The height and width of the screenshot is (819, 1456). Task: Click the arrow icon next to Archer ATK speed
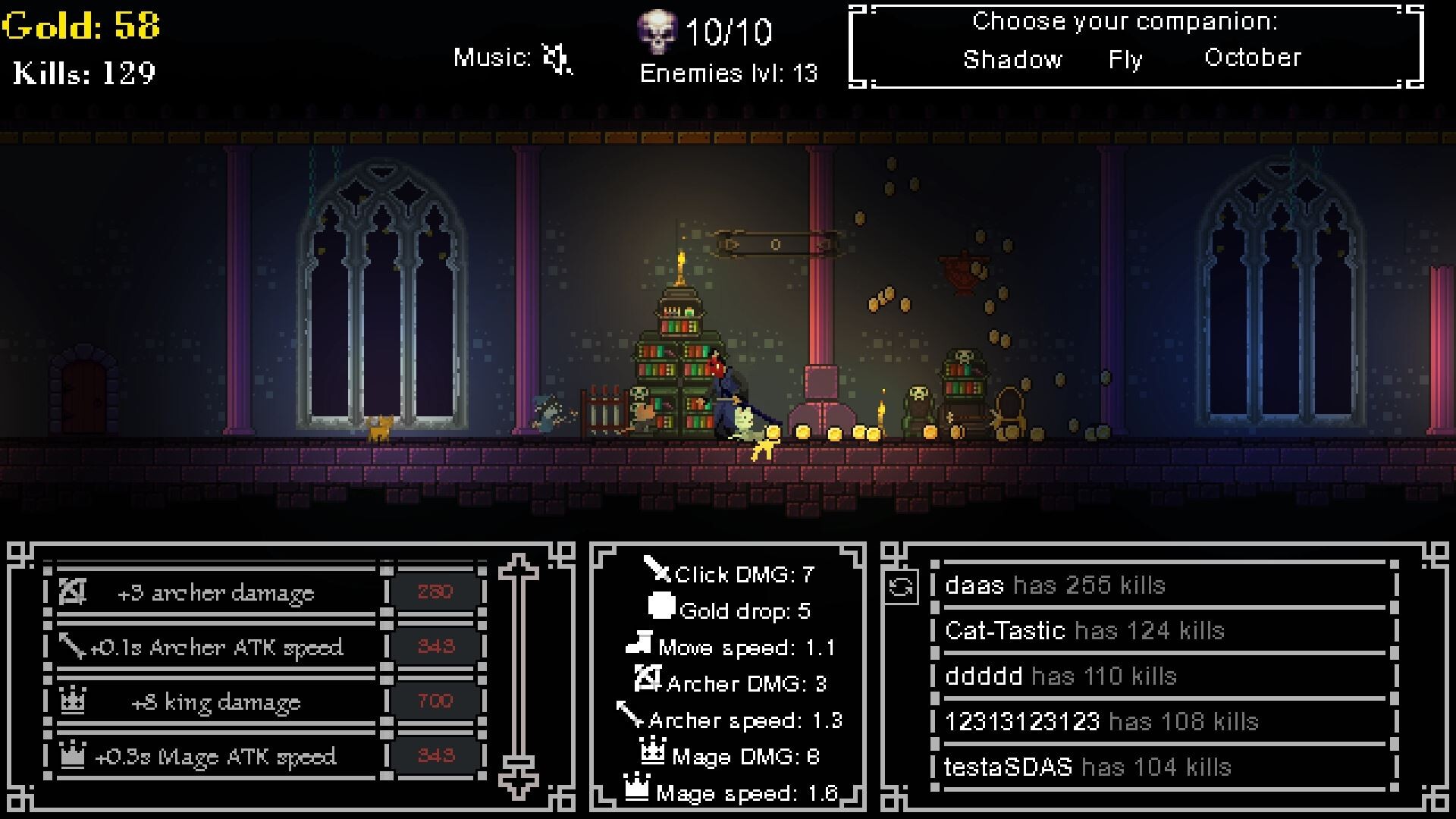(72, 646)
